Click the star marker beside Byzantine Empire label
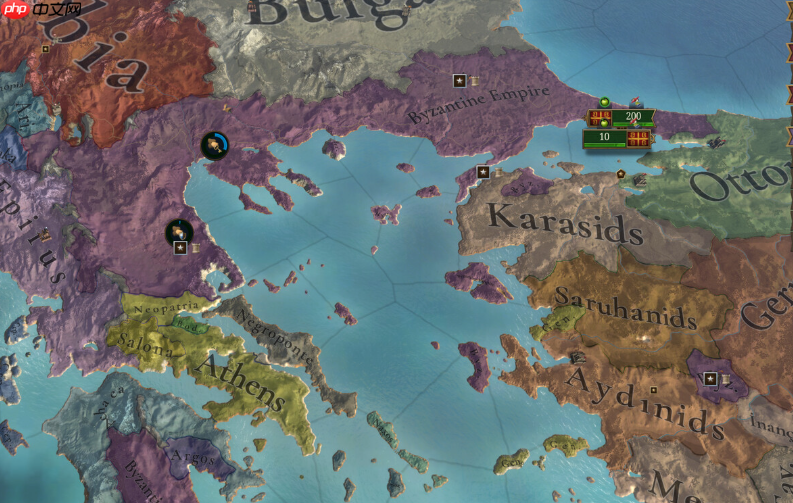793x503 pixels. click(459, 80)
